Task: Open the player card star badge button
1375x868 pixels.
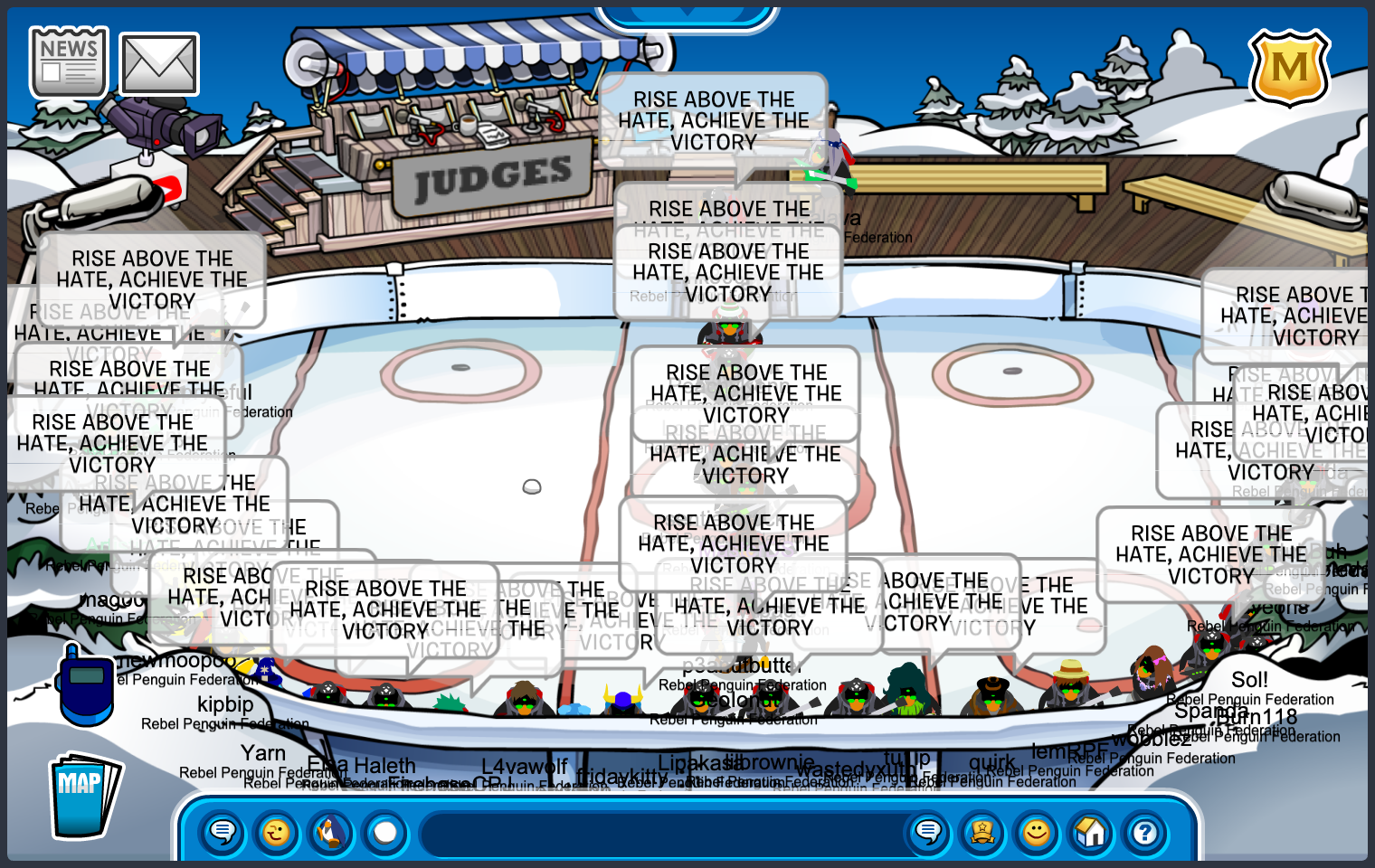Action: pyautogui.click(x=982, y=832)
